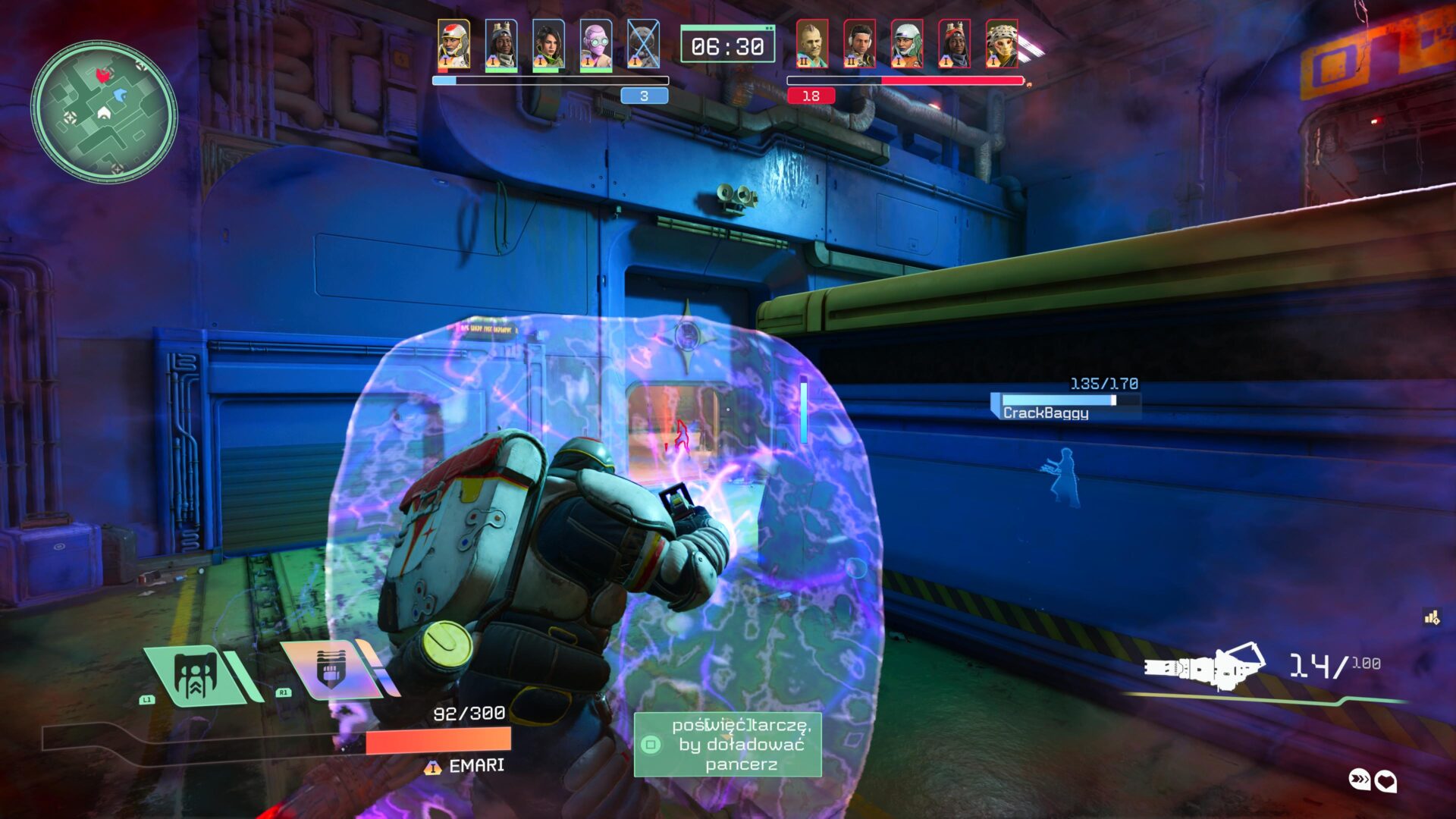Select the white-helmet teammate portrait with yellow border
1456x819 pixels.
point(453,44)
